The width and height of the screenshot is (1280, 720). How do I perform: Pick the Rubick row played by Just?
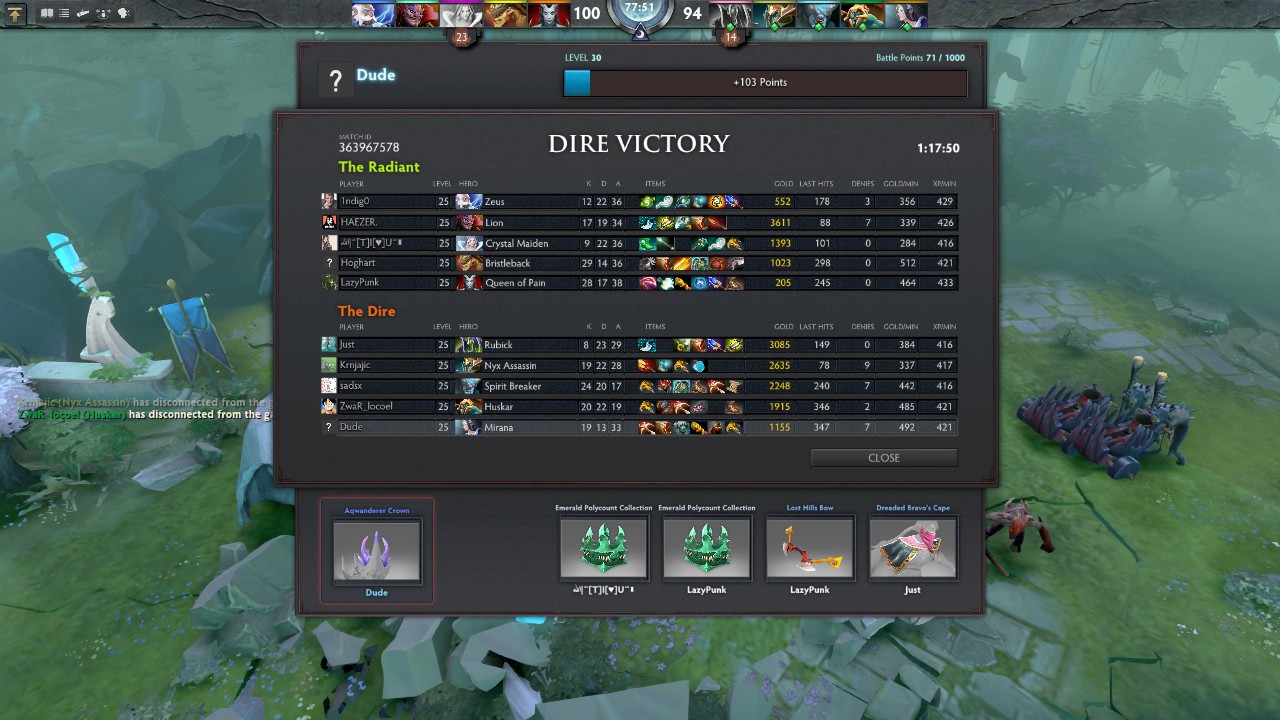point(640,345)
